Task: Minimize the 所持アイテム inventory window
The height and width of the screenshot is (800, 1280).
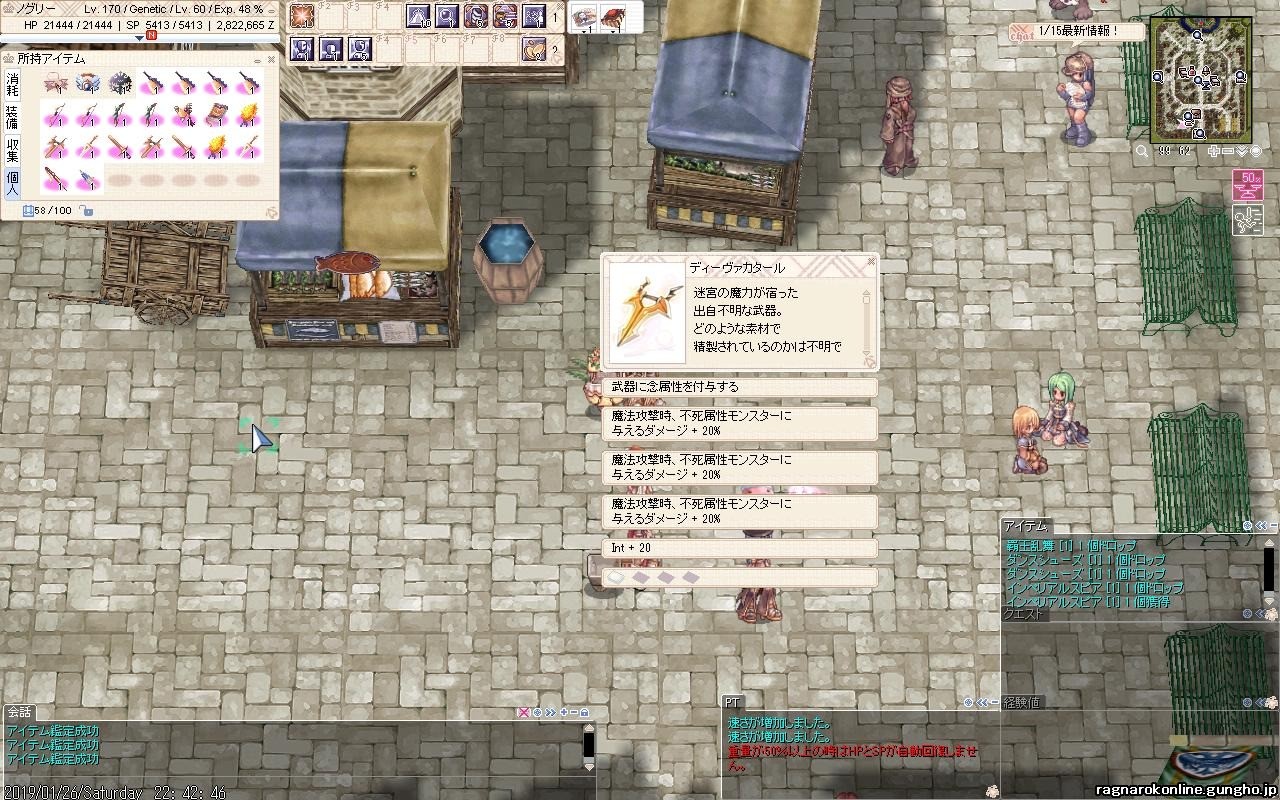Action: click(x=256, y=58)
